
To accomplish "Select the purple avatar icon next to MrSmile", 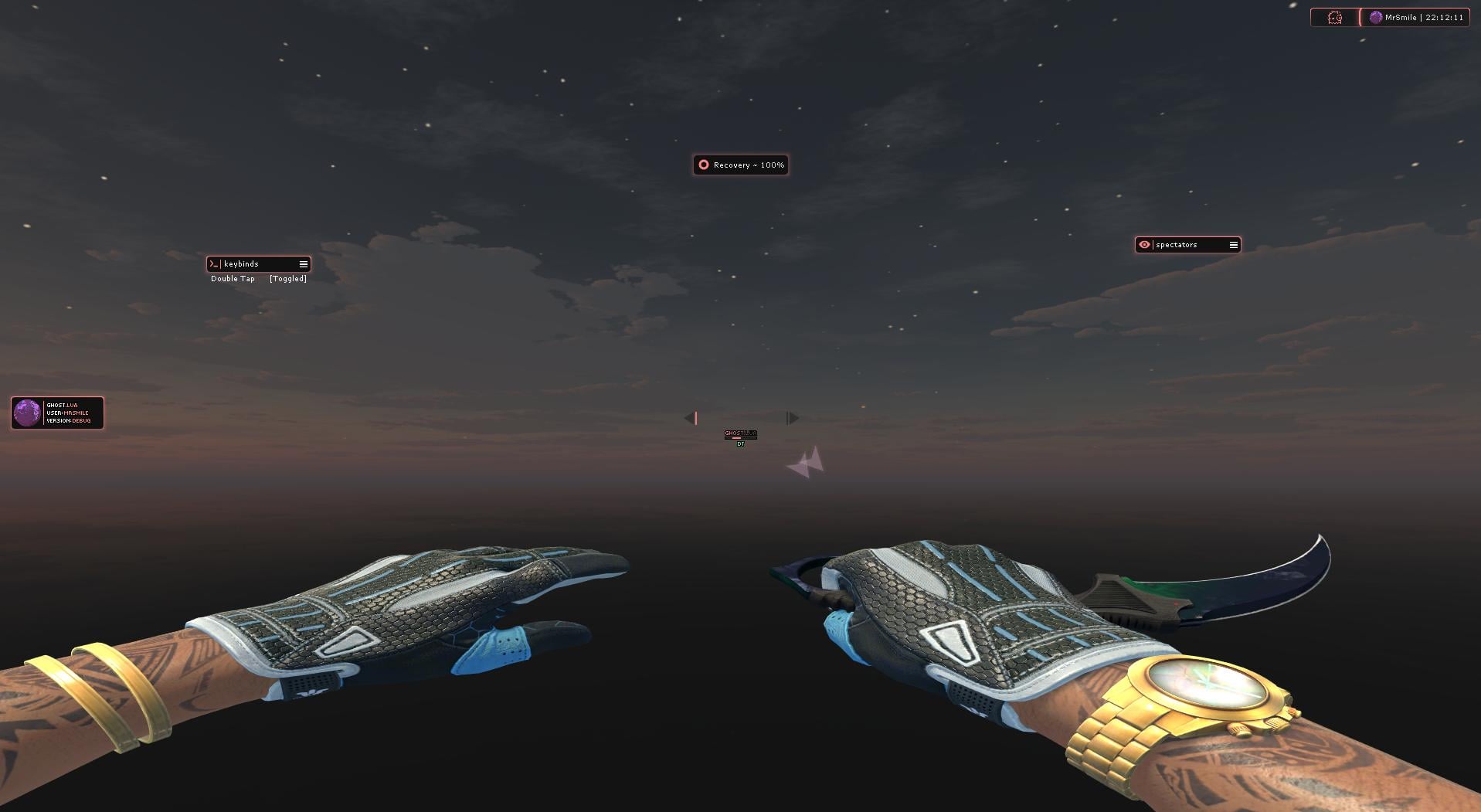I will tap(1376, 16).
